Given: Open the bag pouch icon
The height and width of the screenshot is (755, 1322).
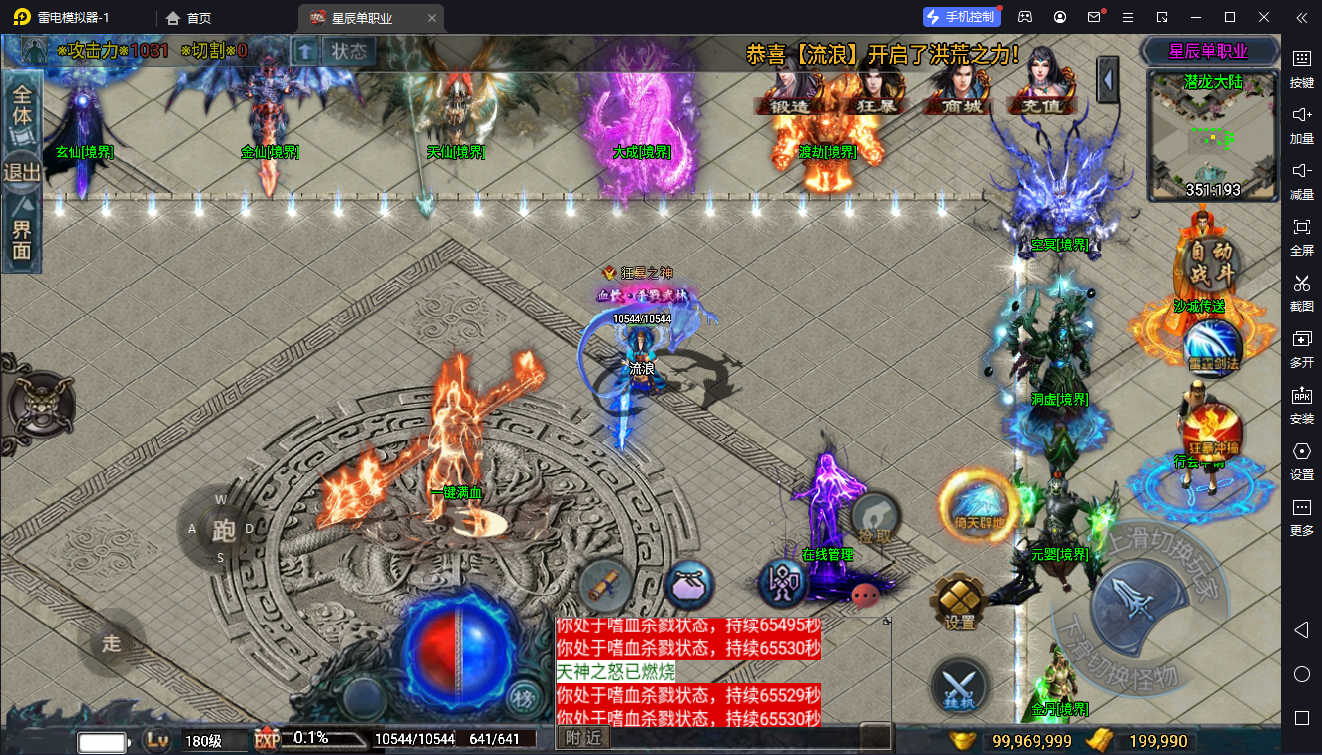Looking at the screenshot, I should pyautogui.click(x=689, y=585).
